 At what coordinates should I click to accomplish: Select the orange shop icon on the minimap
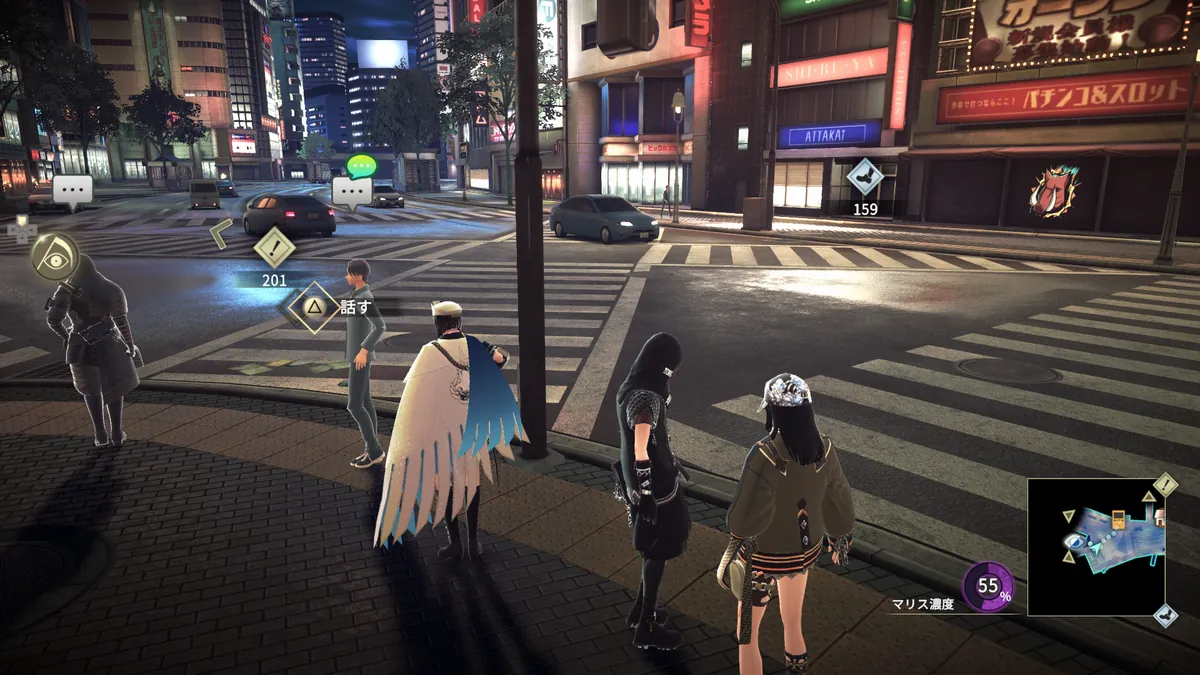[x=1118, y=519]
